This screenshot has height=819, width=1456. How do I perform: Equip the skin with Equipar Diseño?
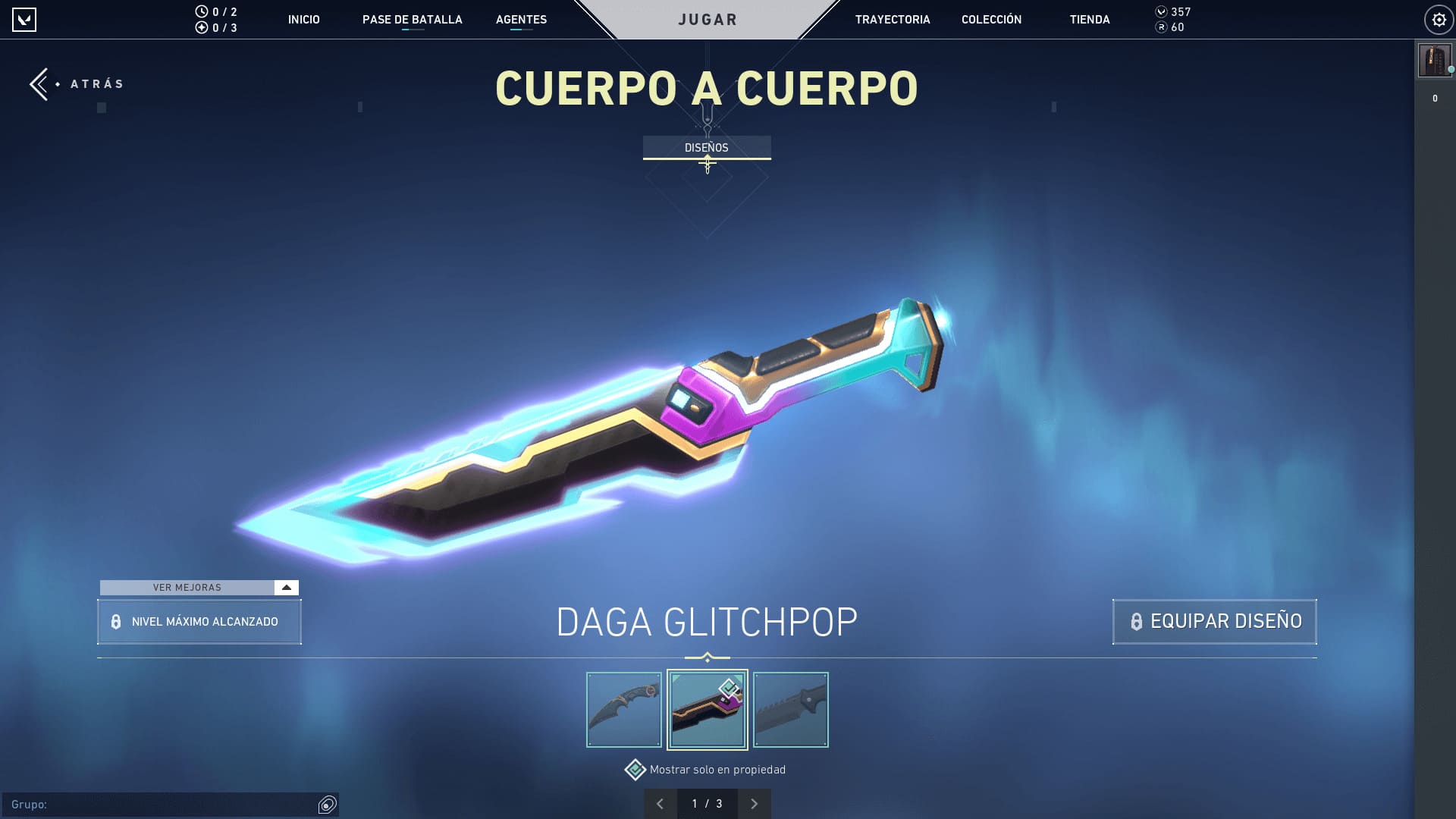click(x=1214, y=622)
